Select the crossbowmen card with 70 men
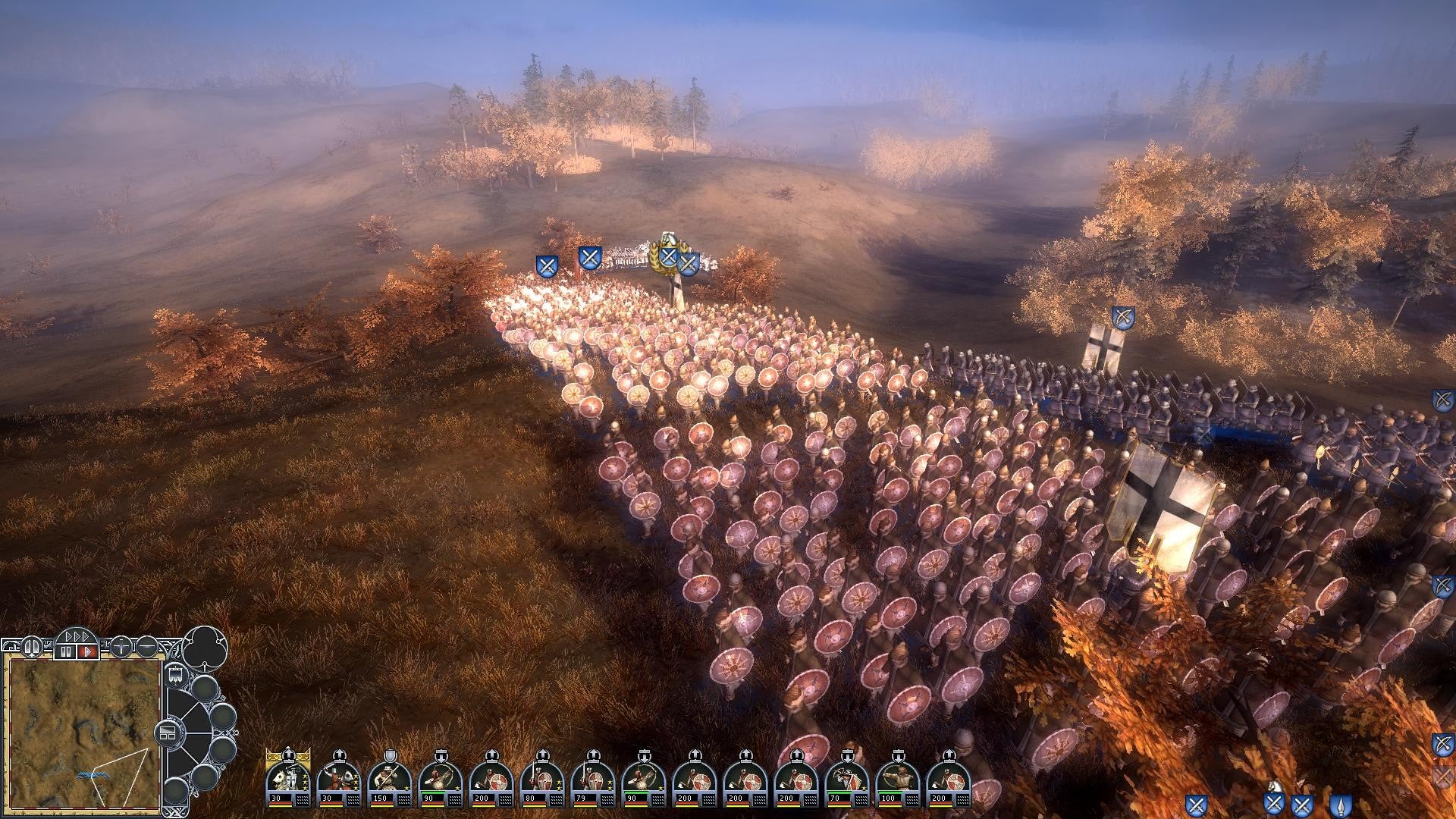The image size is (1456, 819). 846,780
